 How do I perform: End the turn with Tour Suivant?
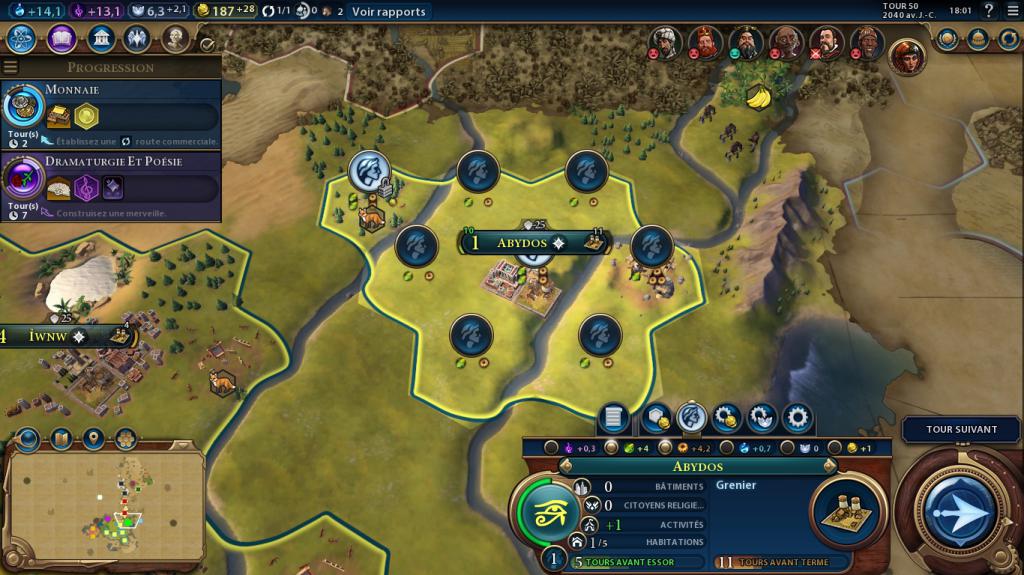(x=961, y=429)
